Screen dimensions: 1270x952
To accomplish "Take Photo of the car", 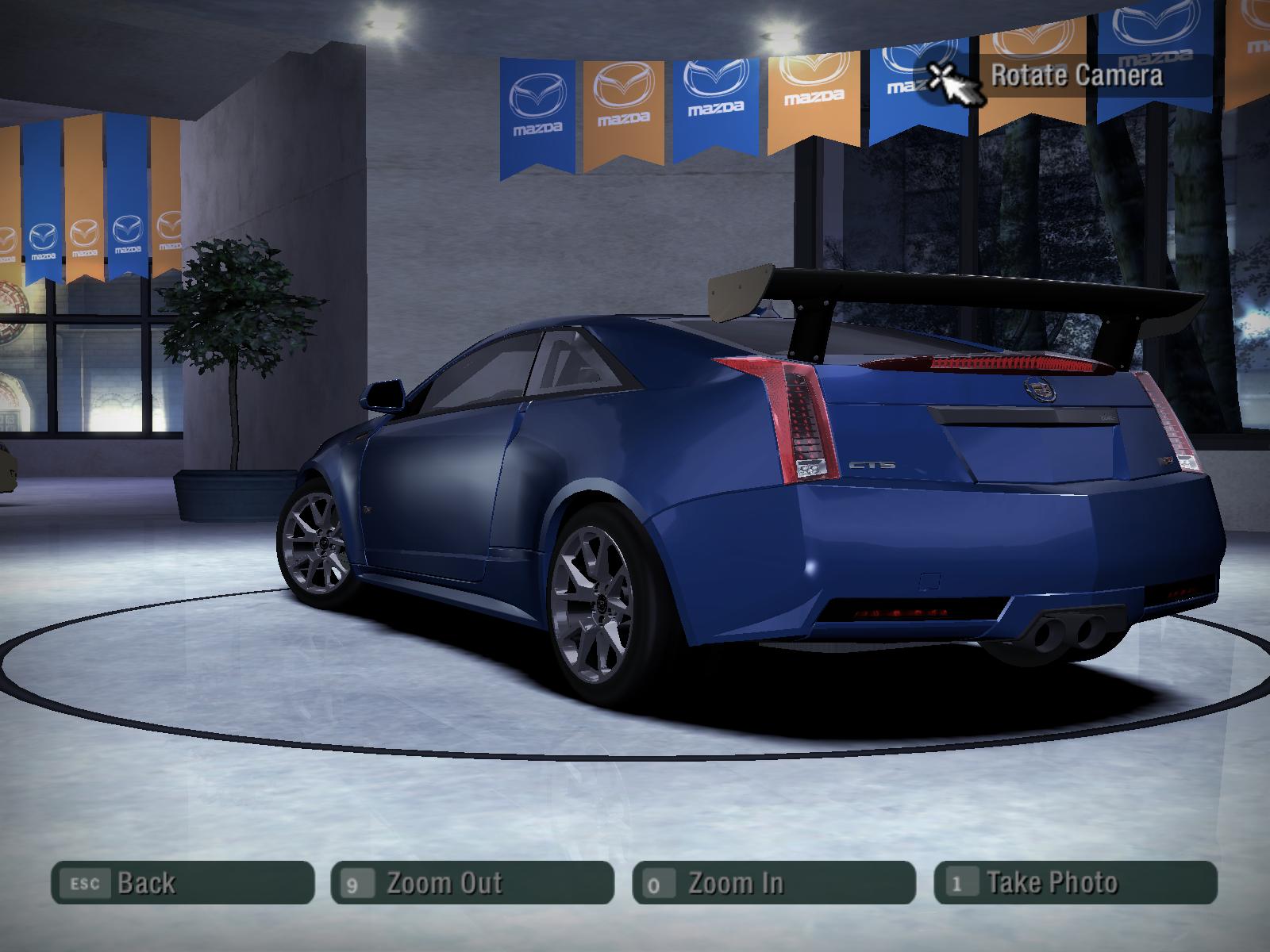I will point(1076,883).
